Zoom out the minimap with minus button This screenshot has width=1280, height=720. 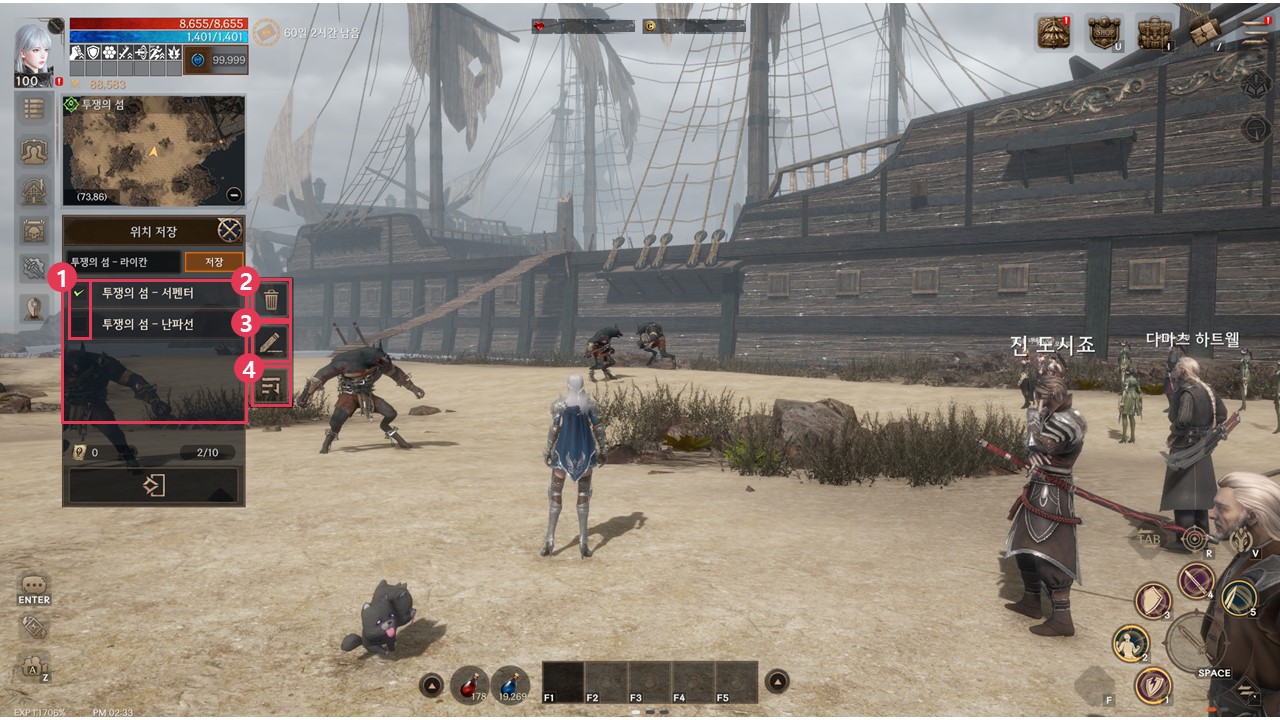[234, 195]
